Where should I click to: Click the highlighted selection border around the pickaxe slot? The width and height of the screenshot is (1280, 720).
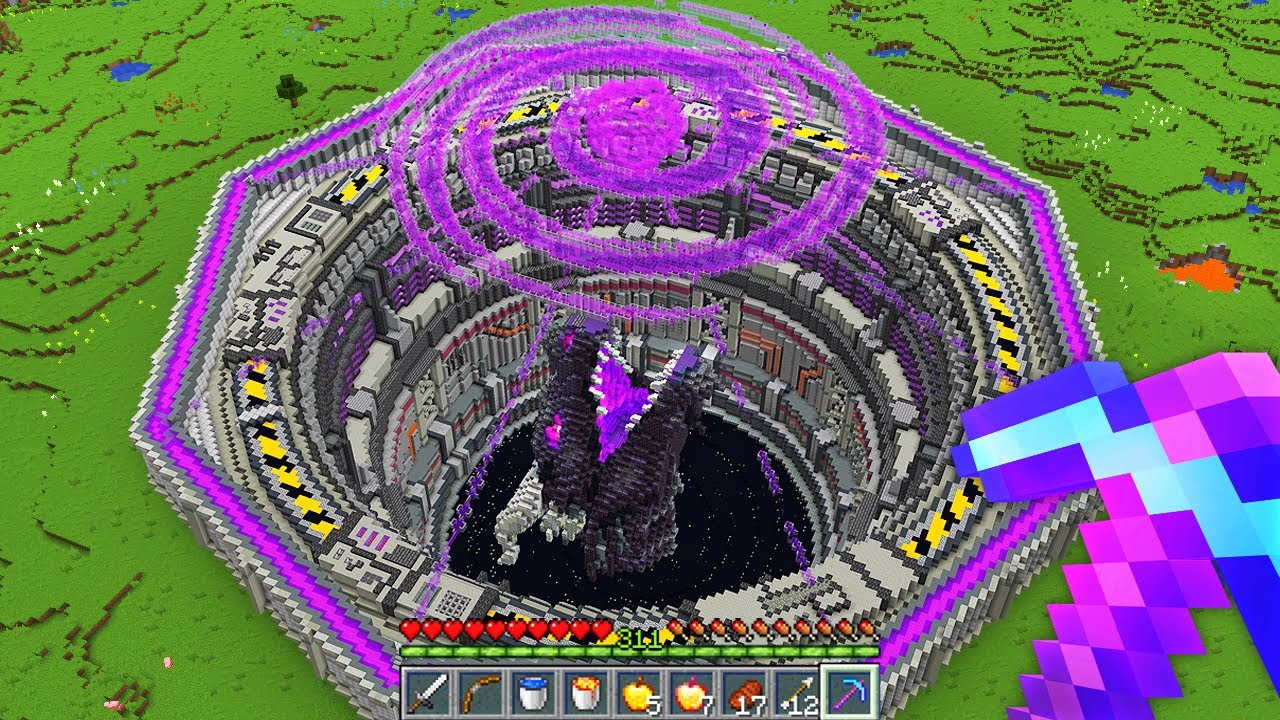pos(848,668)
